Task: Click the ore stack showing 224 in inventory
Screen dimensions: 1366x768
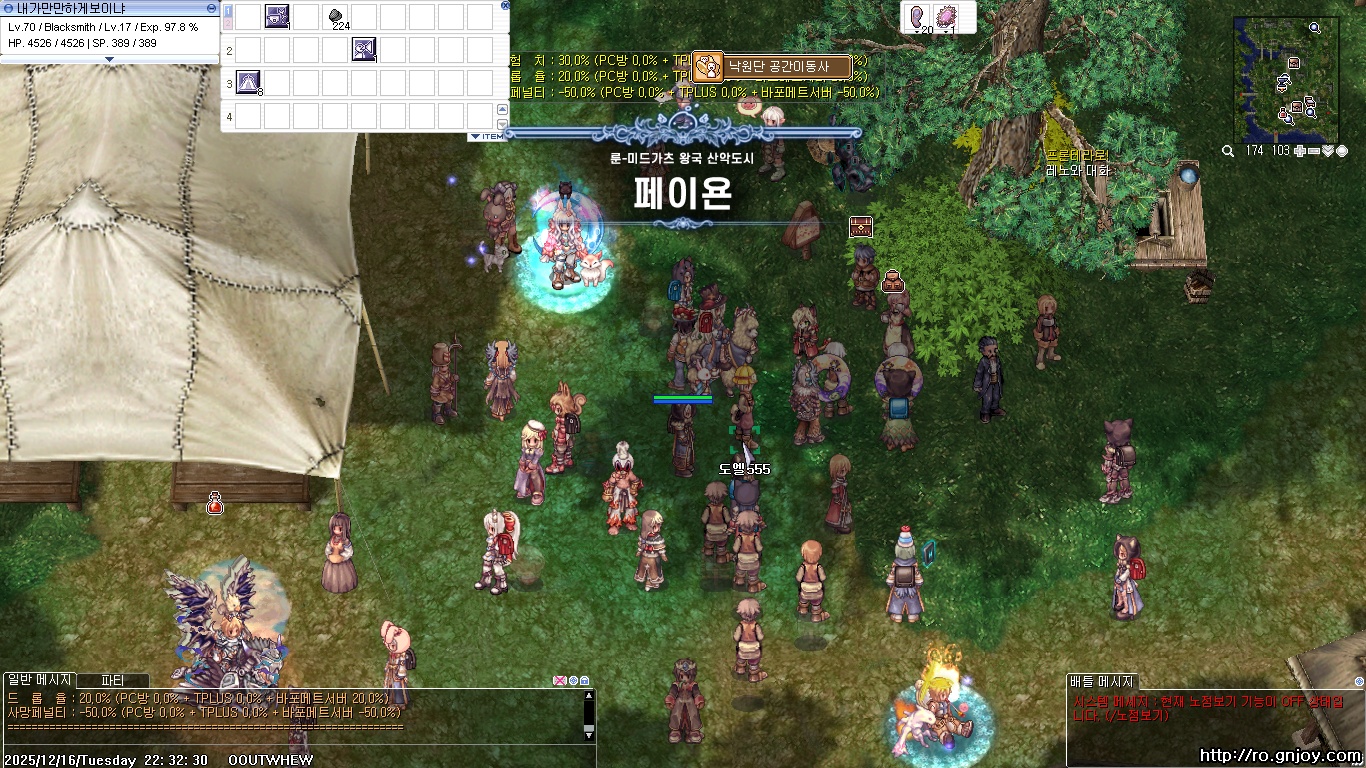Action: [x=336, y=15]
